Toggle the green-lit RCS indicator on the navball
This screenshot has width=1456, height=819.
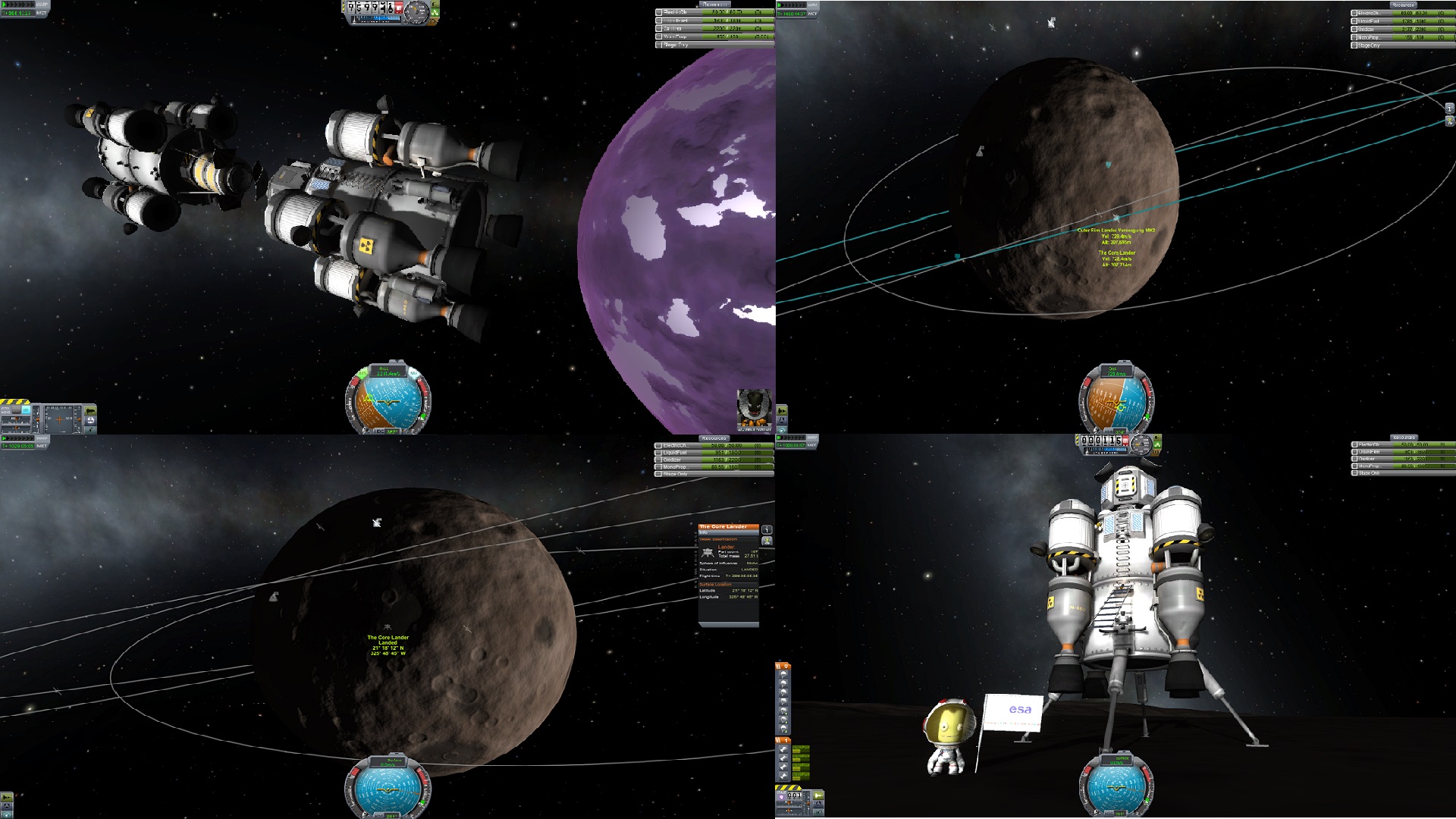coord(362,372)
